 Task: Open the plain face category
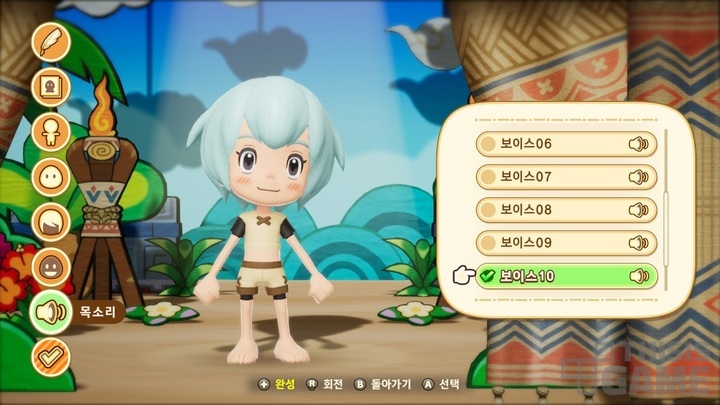click(50, 176)
